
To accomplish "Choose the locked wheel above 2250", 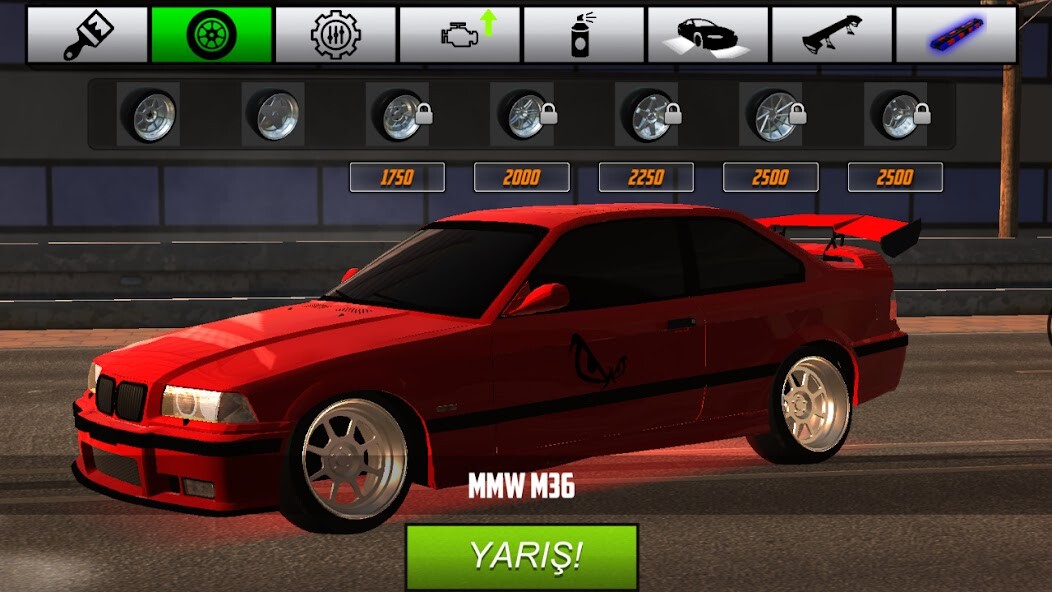I will click(x=648, y=115).
